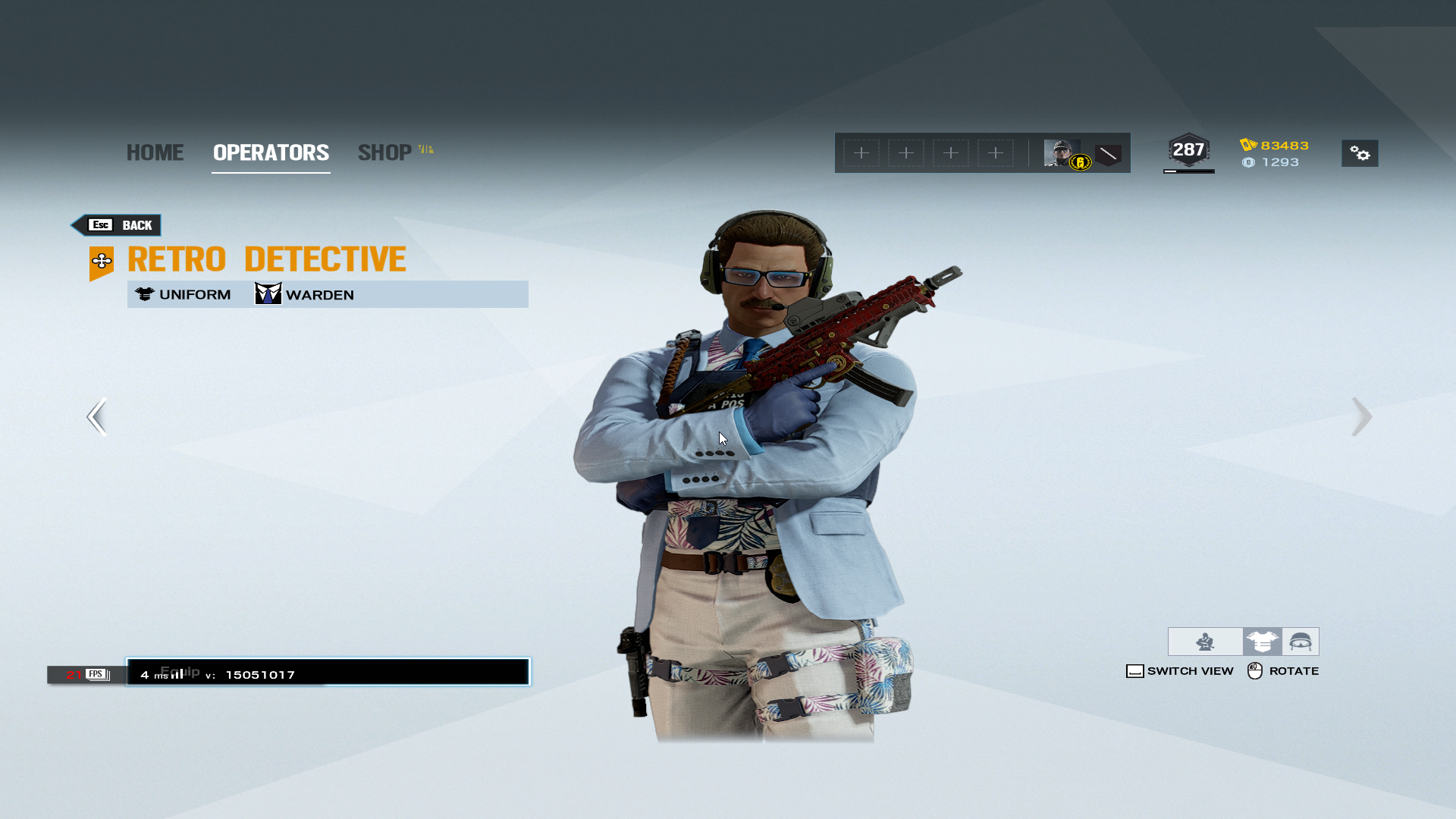Show the next uniform with right arrow
This screenshot has height=819, width=1456.
(x=1361, y=416)
